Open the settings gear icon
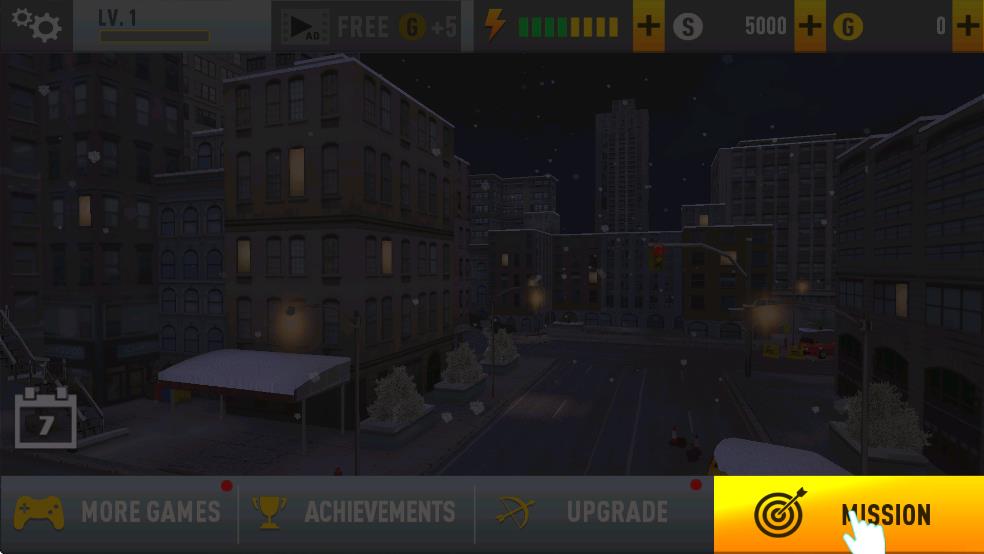This screenshot has width=984, height=554. 36,25
